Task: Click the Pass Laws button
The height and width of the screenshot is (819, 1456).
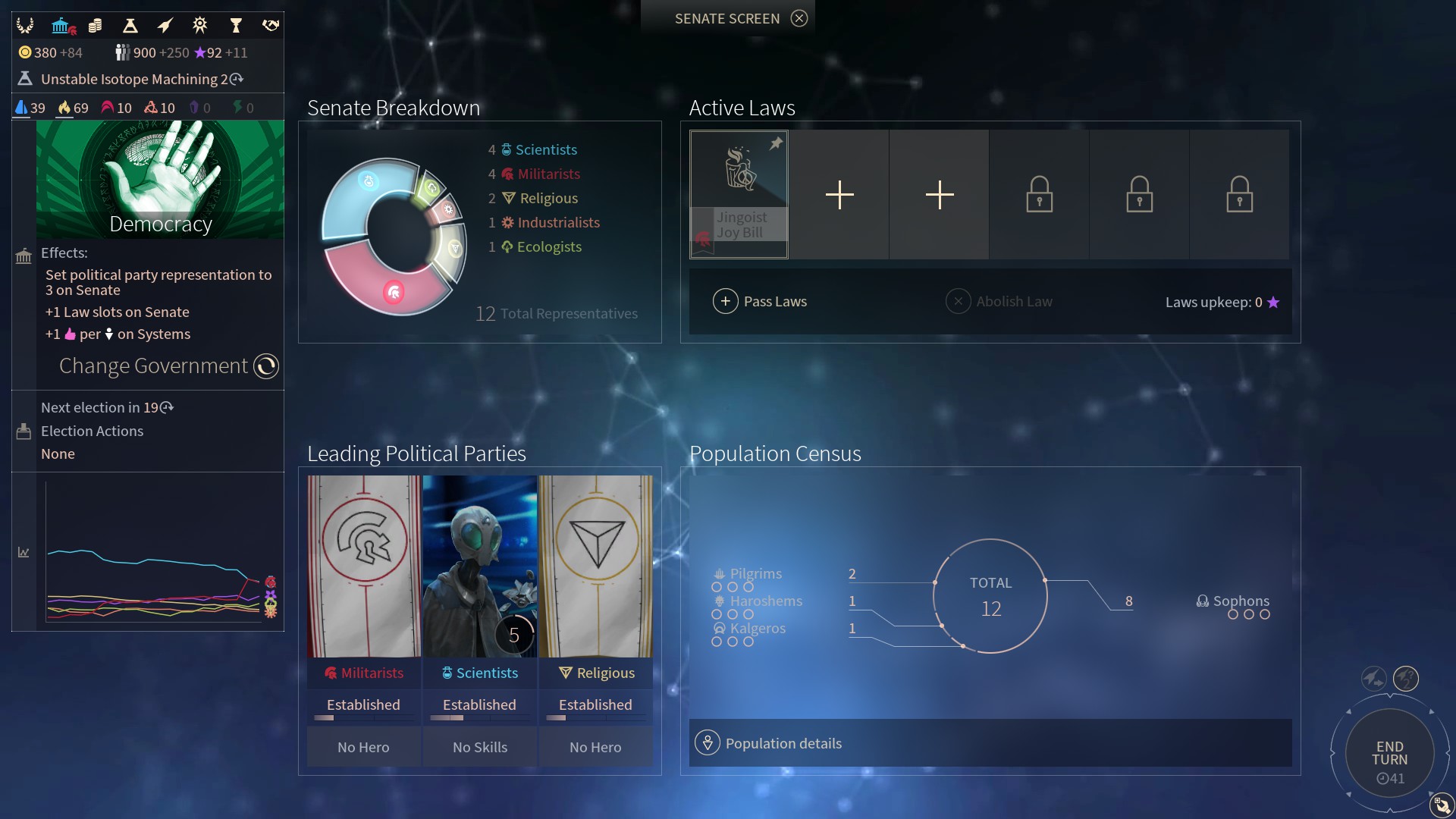Action: 760,302
